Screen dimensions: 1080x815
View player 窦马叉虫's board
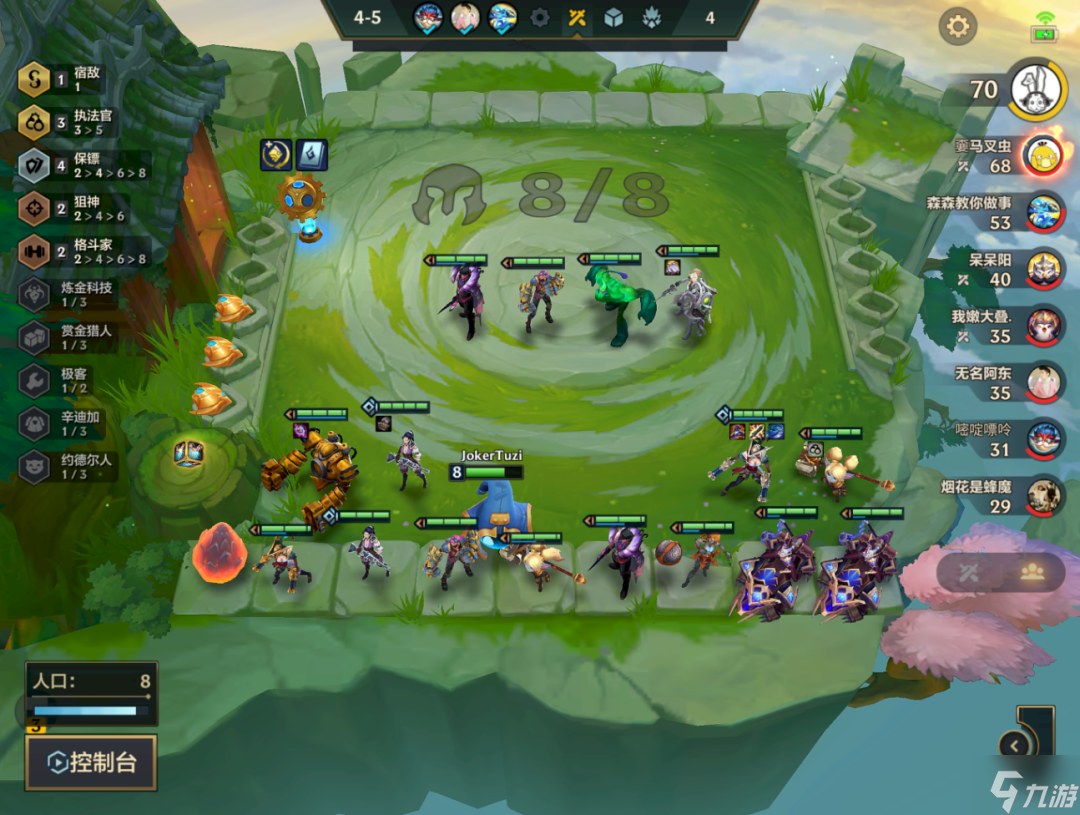pos(1044,155)
